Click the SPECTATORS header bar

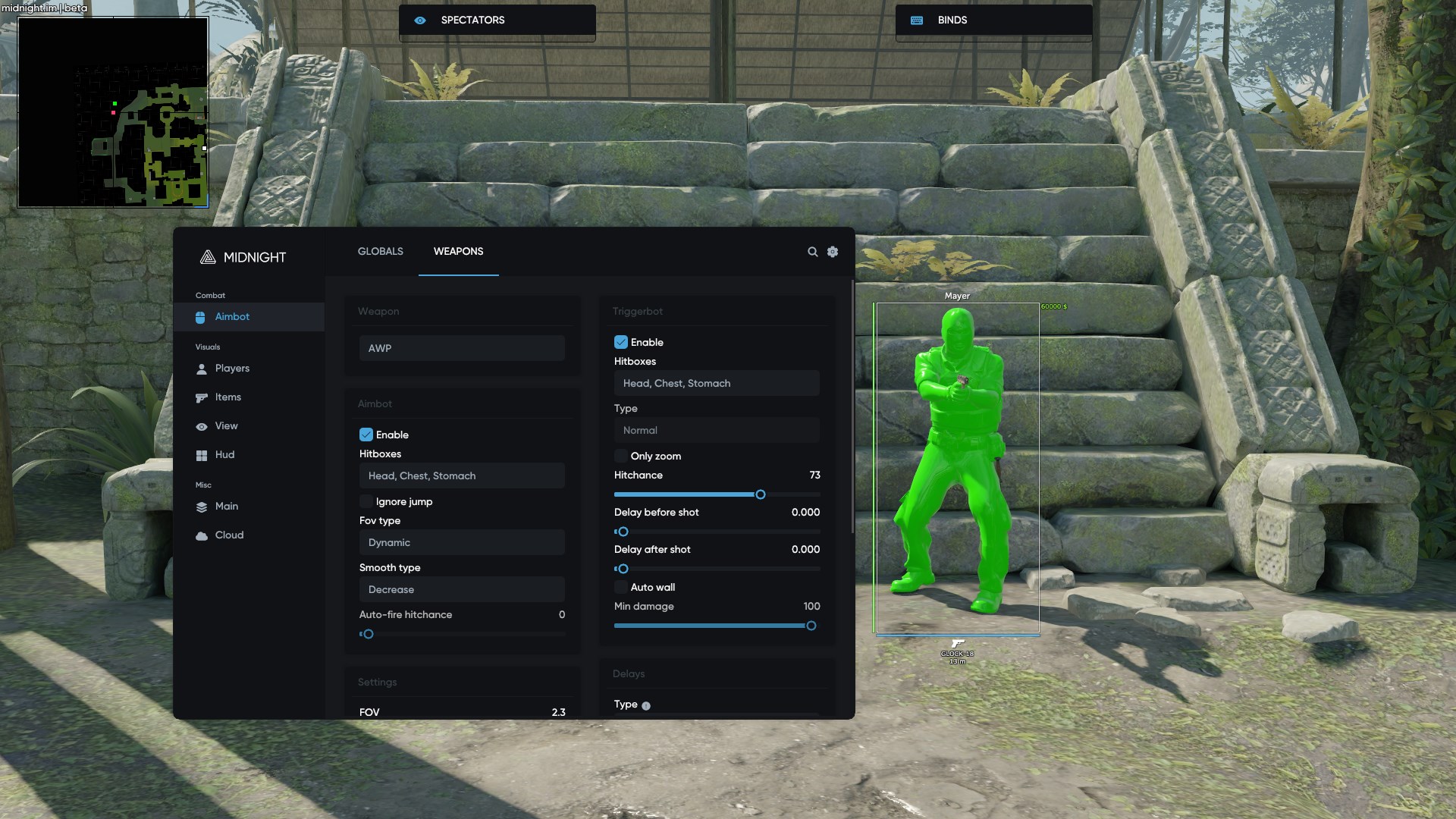497,20
